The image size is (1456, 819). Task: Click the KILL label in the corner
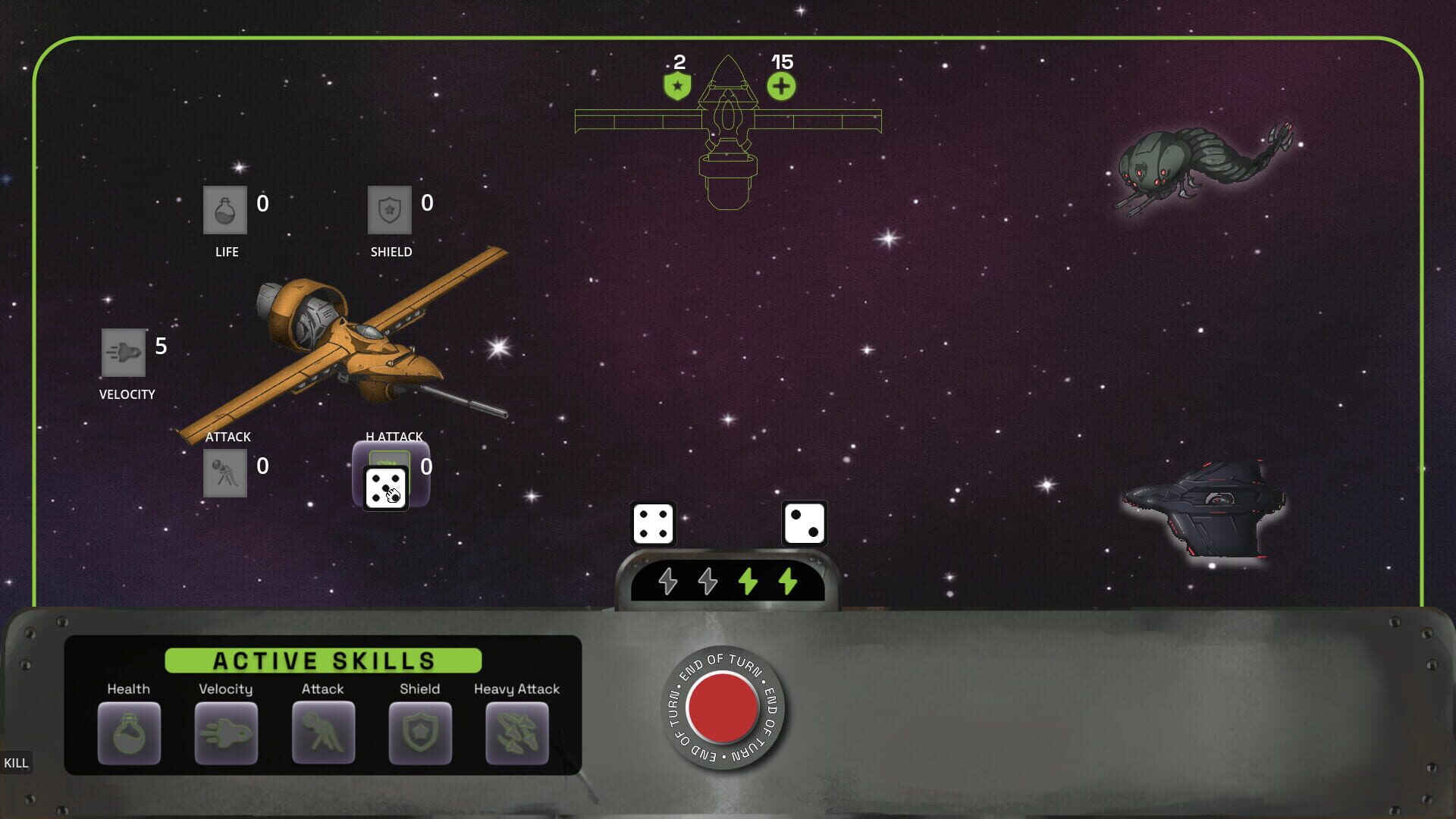[x=16, y=763]
